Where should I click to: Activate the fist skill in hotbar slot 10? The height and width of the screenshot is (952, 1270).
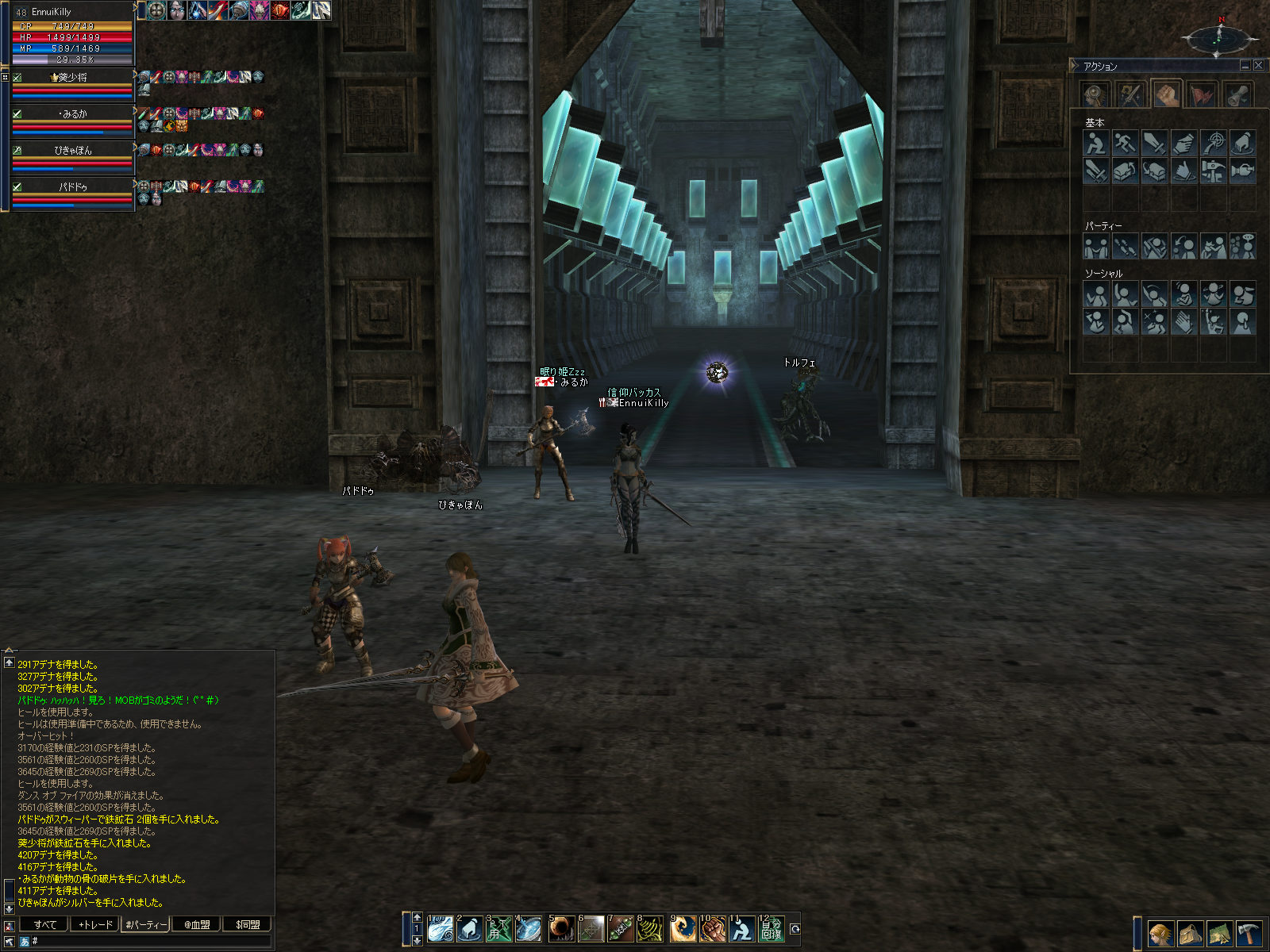[712, 929]
